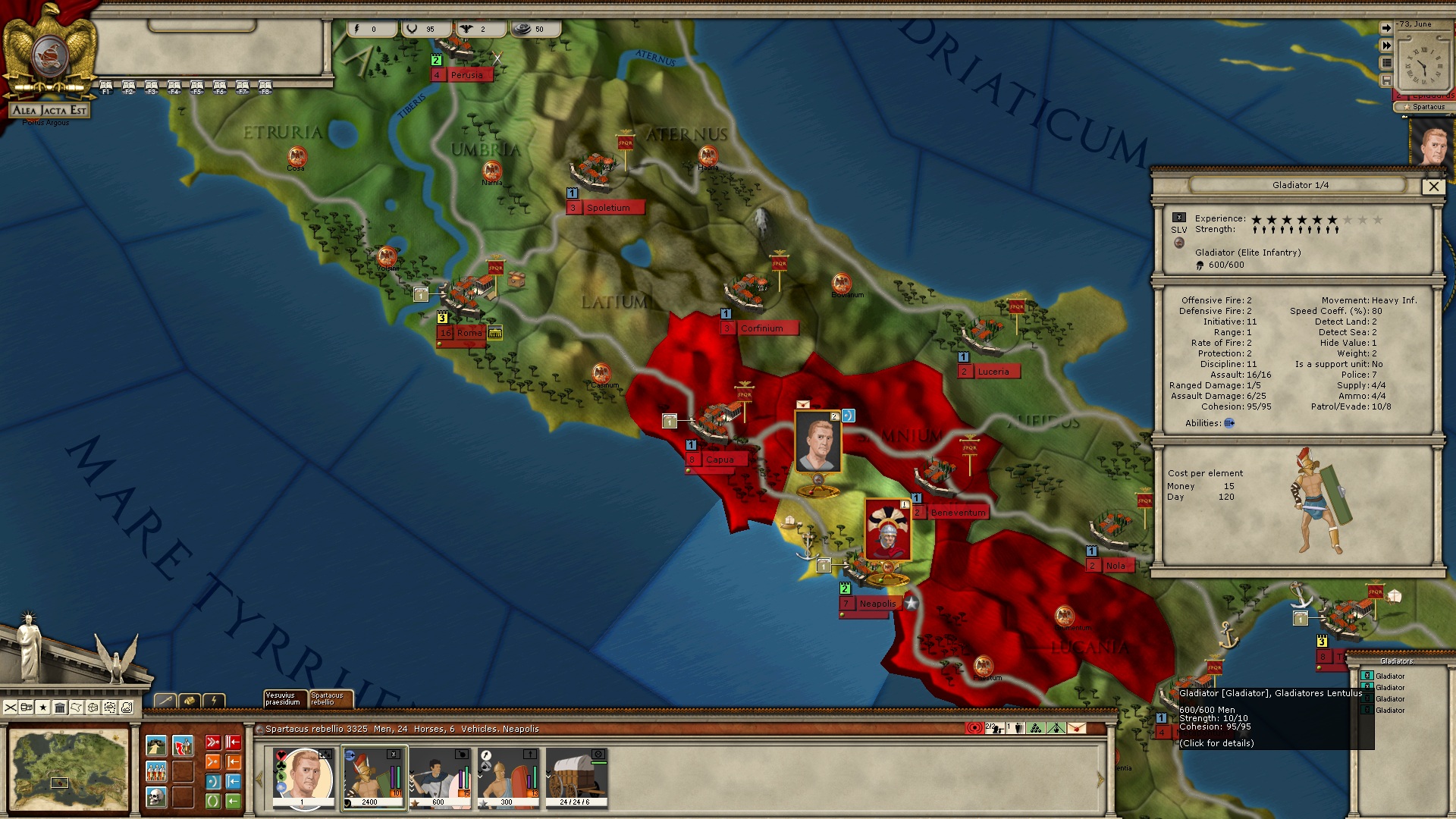Select the red-shield infantry card with 300 men

[508, 778]
